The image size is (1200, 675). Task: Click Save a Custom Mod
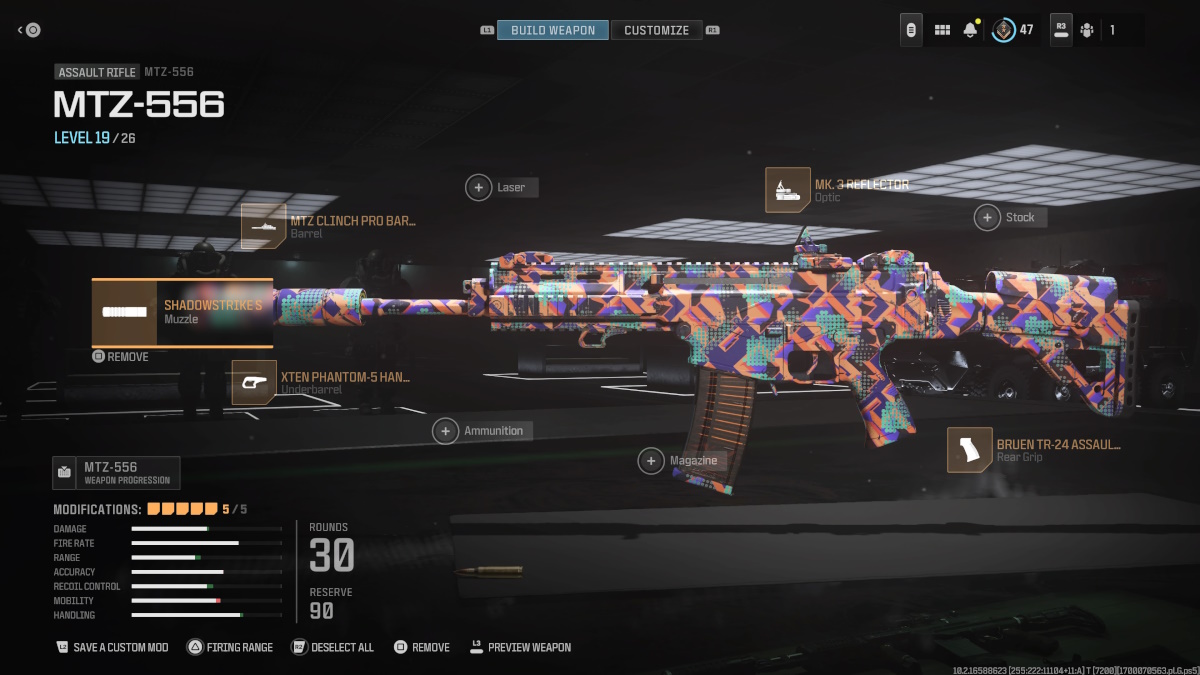click(x=112, y=647)
